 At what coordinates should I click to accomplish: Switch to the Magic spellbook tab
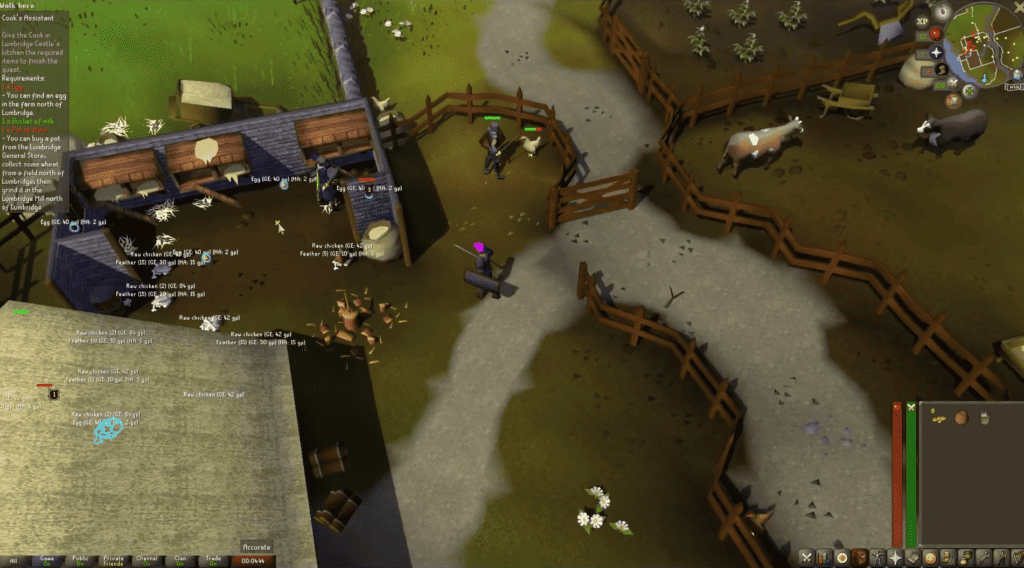[914, 557]
